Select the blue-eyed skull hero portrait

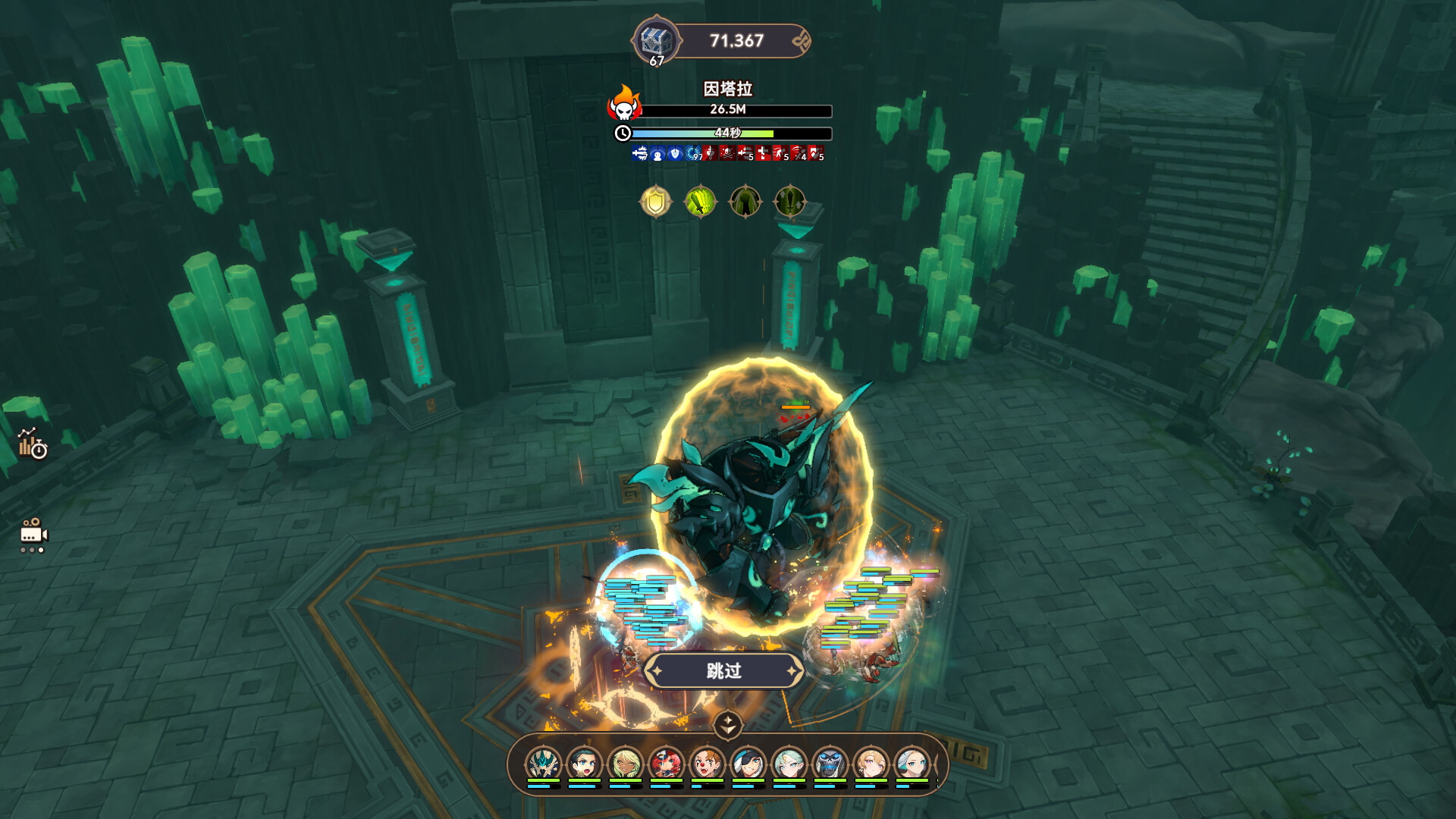[830, 763]
